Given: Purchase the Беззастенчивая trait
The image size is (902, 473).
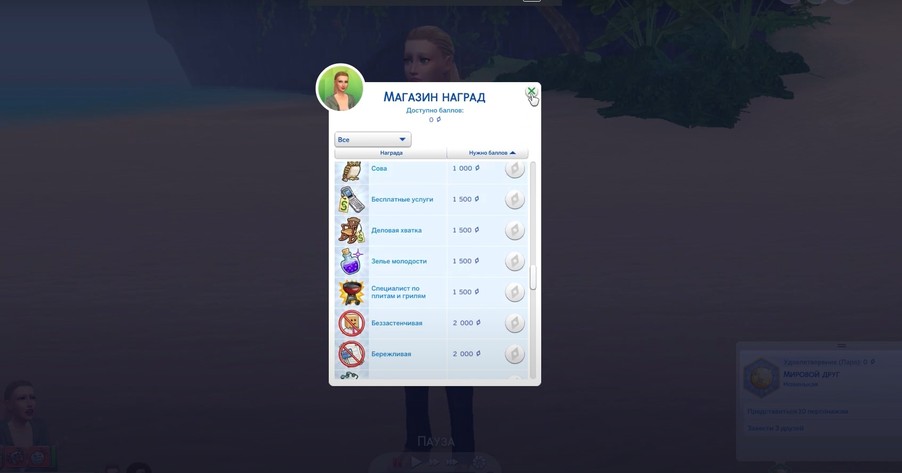Looking at the screenshot, I should click(514, 323).
